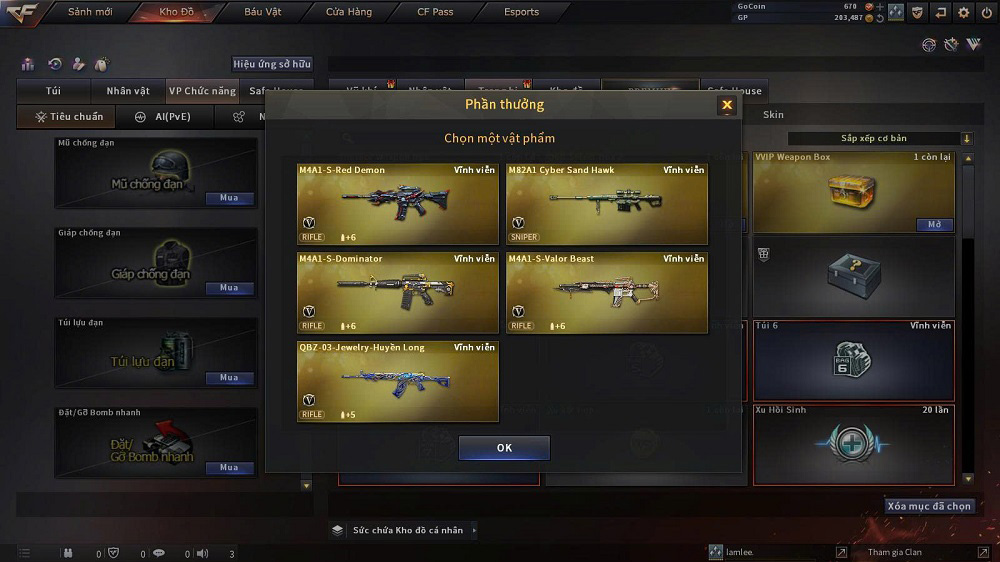Confirm with the OK button
Viewport: 1000px width, 562px height.
pos(504,448)
